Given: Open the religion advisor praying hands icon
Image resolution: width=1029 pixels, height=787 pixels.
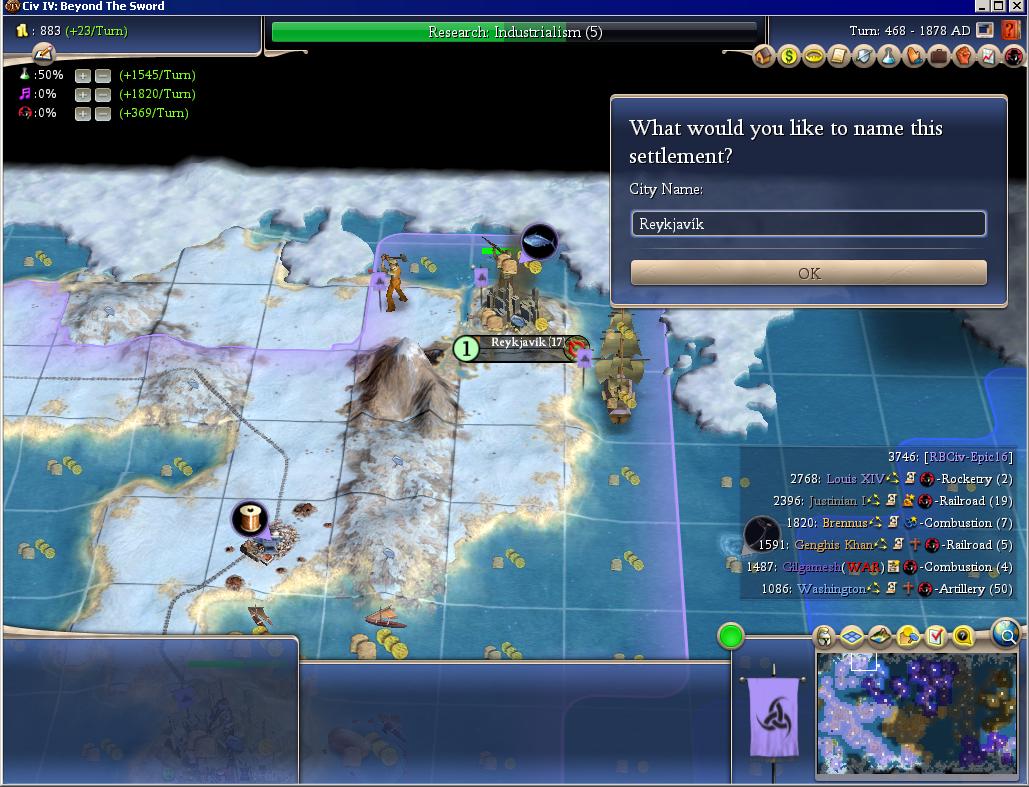Looking at the screenshot, I should (x=913, y=57).
